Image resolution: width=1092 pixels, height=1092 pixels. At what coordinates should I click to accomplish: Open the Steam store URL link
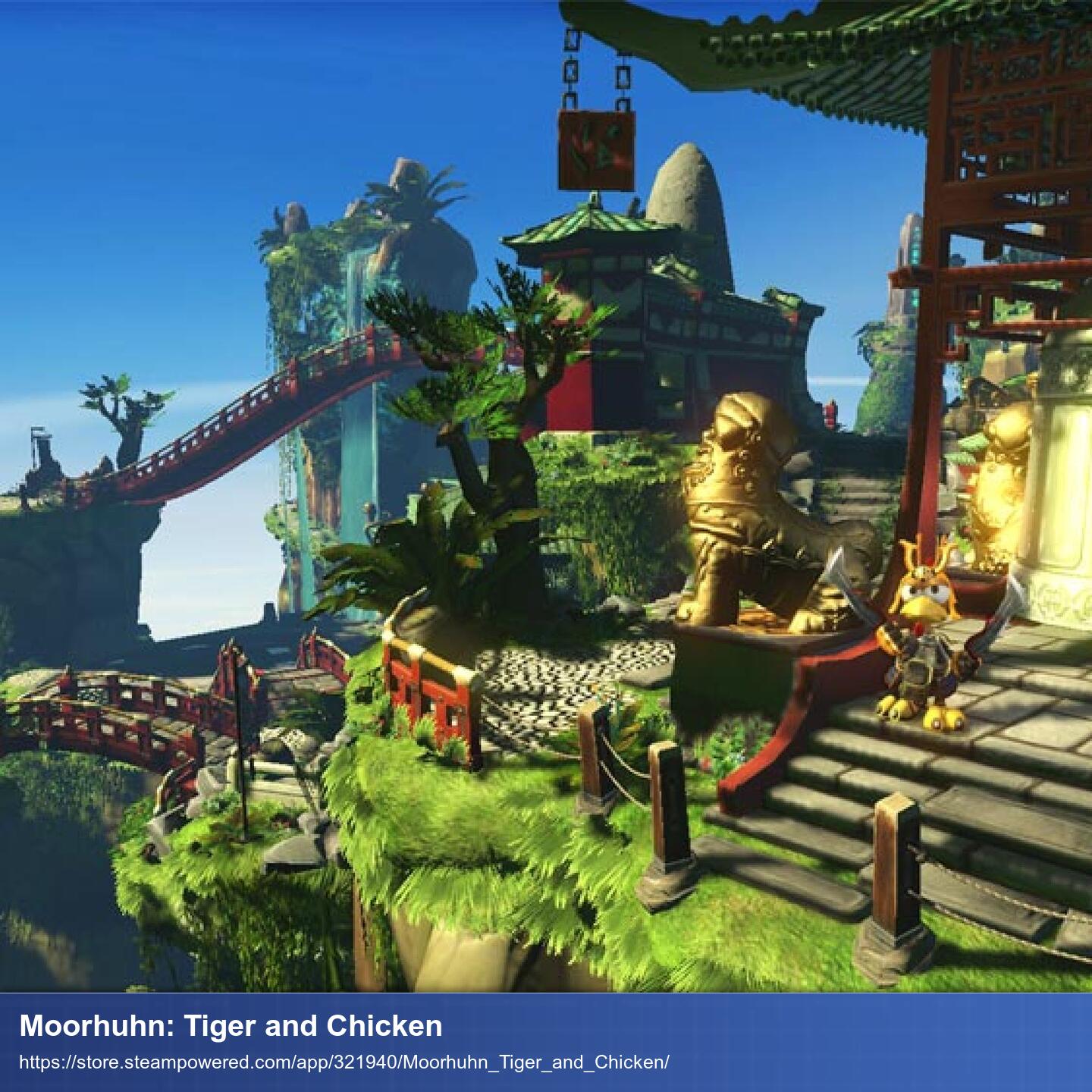344,1062
